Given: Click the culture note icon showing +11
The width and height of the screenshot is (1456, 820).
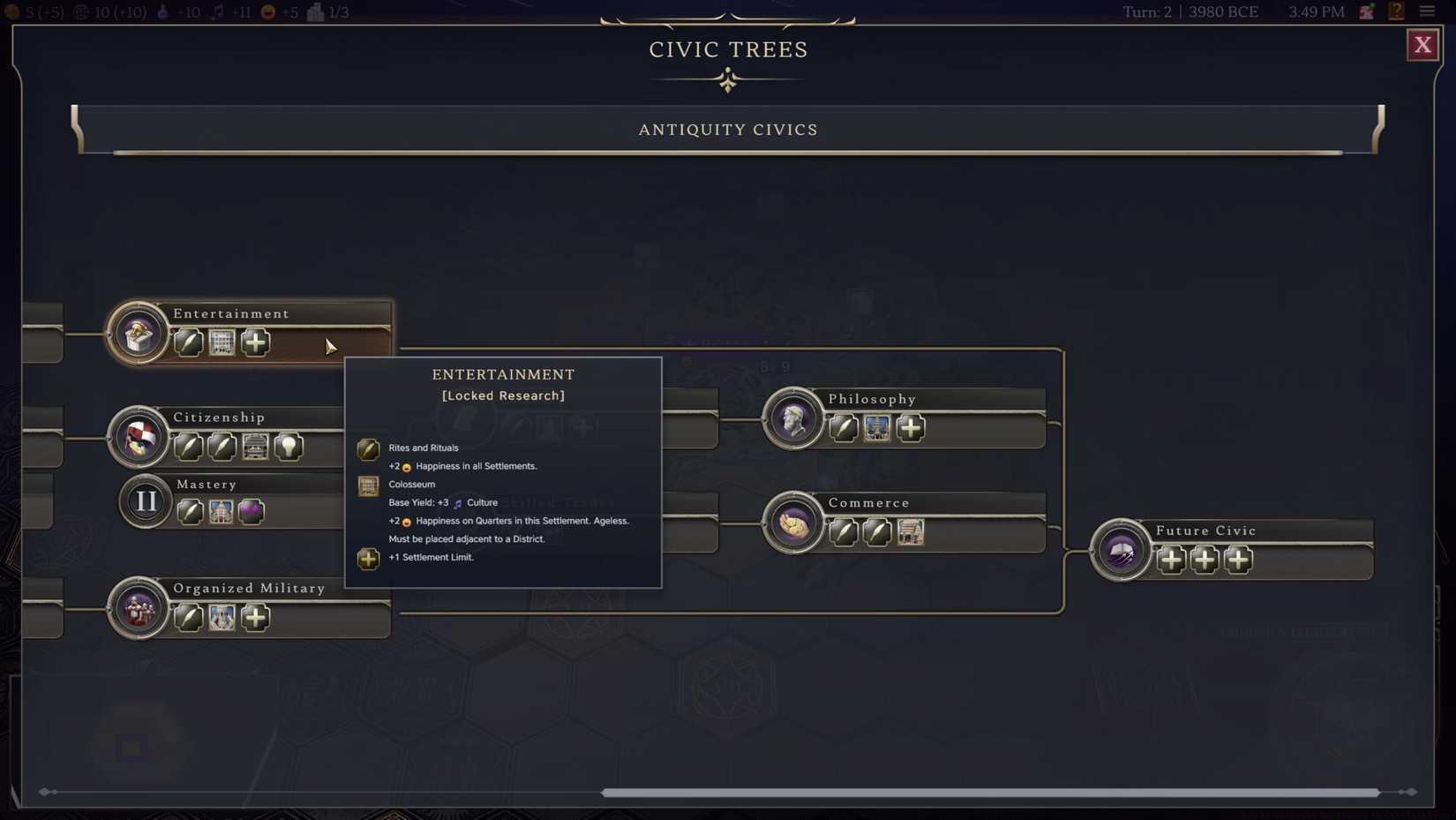Looking at the screenshot, I should tap(218, 12).
